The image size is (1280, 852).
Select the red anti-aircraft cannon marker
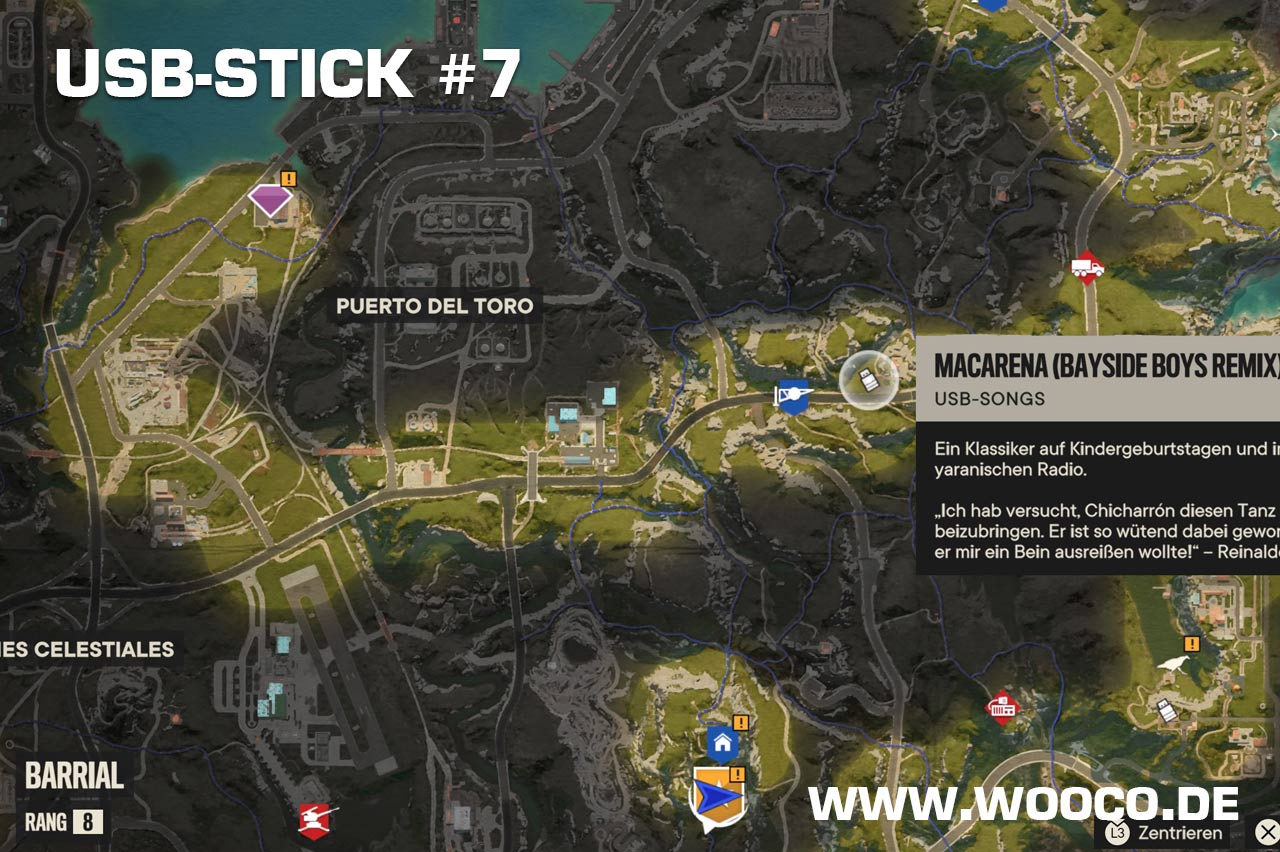317,820
